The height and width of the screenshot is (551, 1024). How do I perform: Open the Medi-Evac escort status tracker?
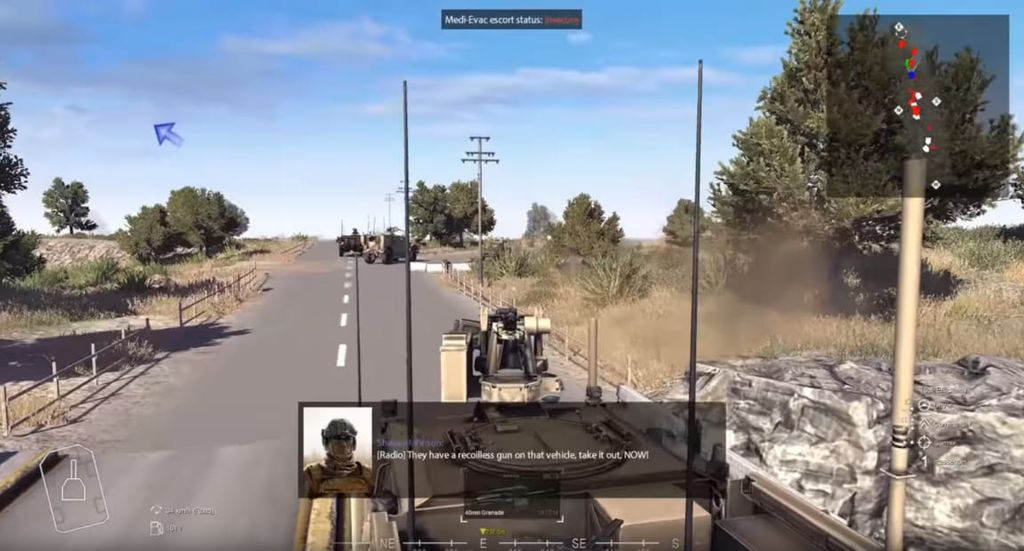[511, 19]
